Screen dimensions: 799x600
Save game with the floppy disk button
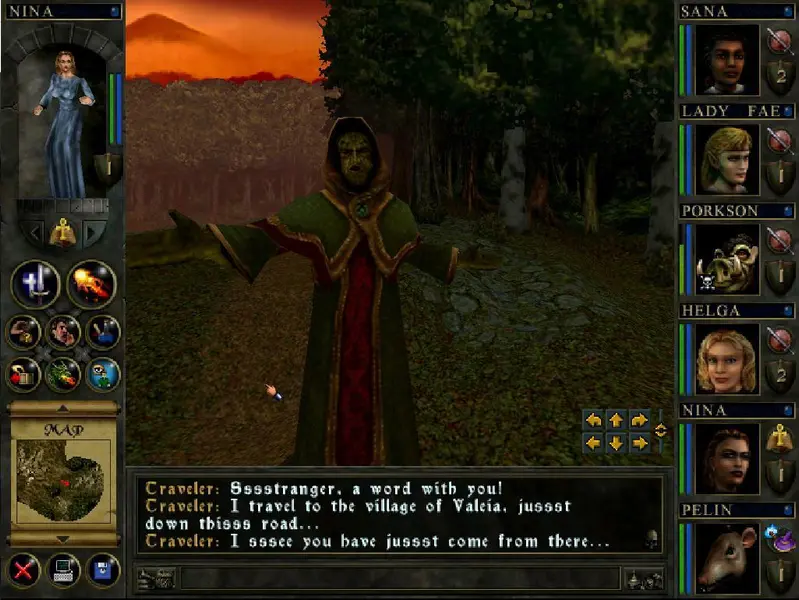pos(102,572)
